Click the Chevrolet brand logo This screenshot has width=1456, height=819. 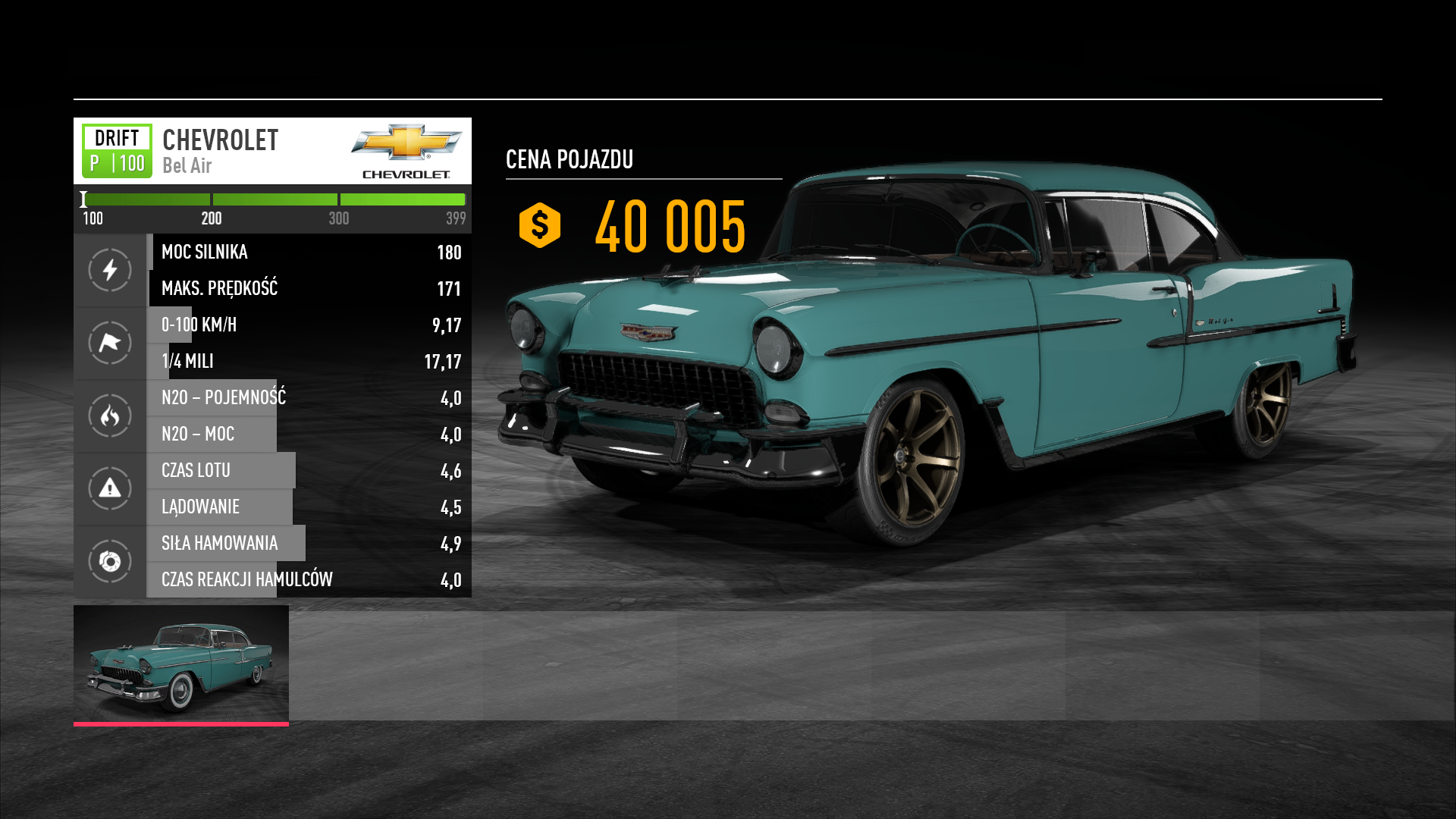tap(406, 151)
